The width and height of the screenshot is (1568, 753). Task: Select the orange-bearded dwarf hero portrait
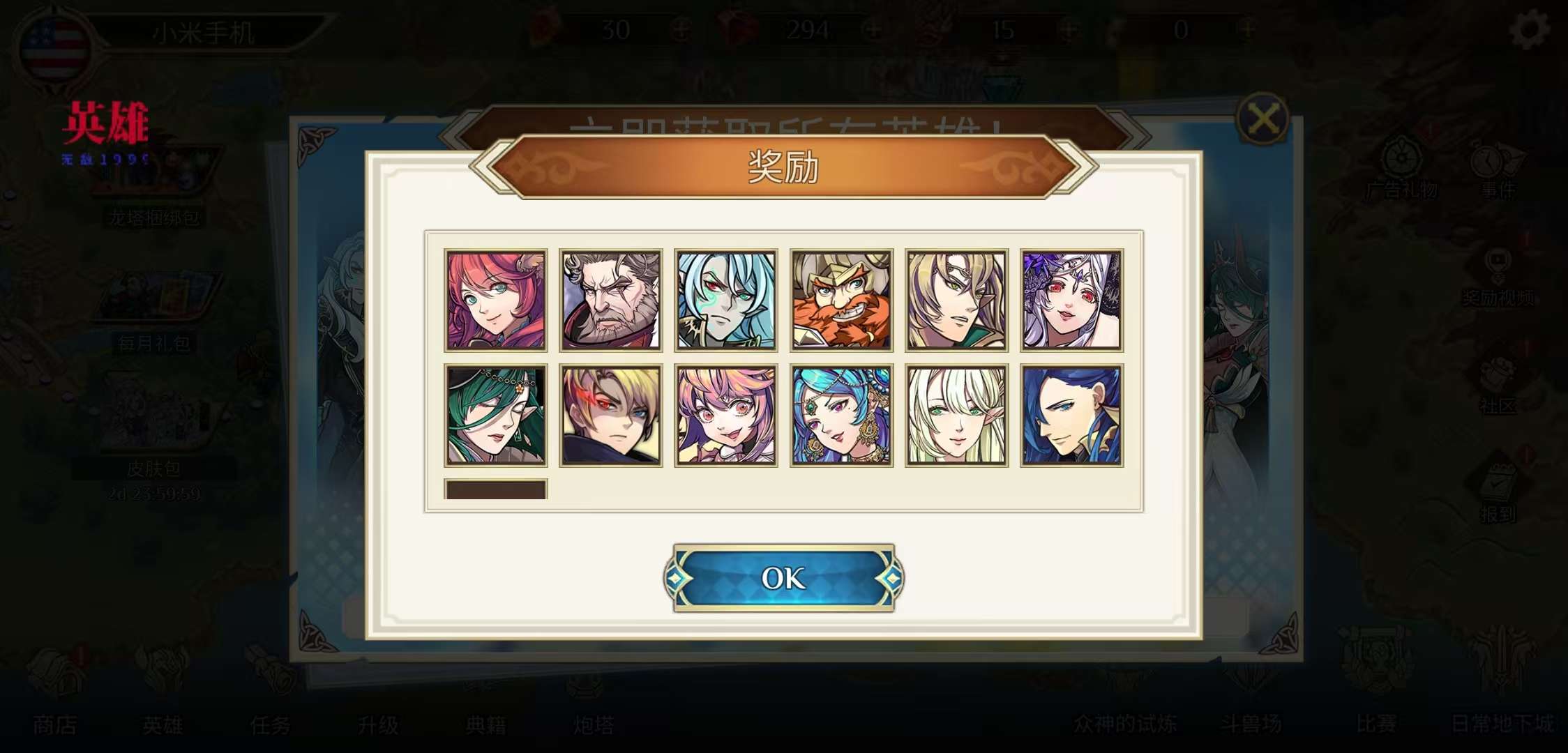(x=841, y=300)
